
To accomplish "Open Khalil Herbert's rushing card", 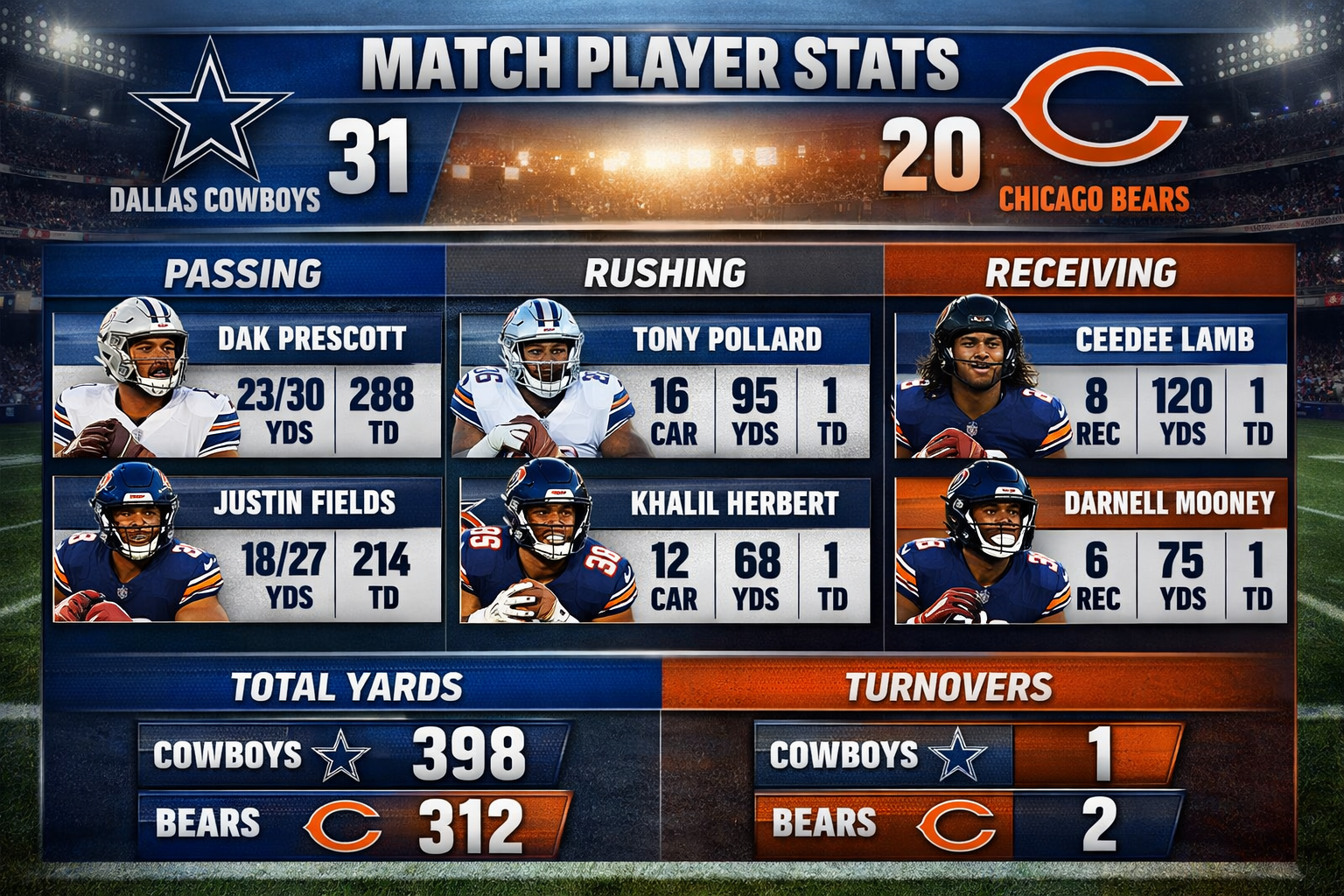I will tap(664, 549).
